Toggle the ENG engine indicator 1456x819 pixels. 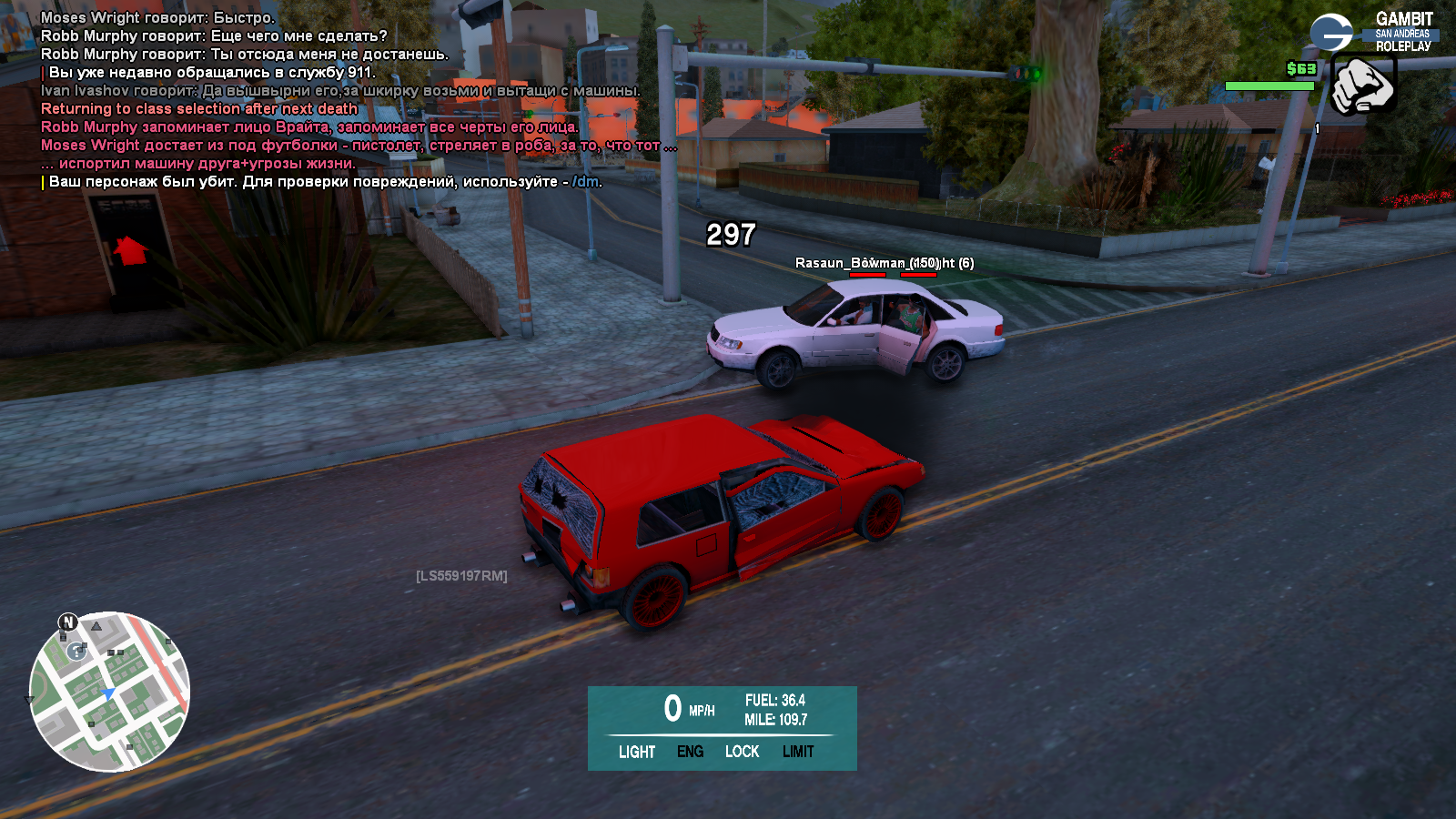pos(690,752)
